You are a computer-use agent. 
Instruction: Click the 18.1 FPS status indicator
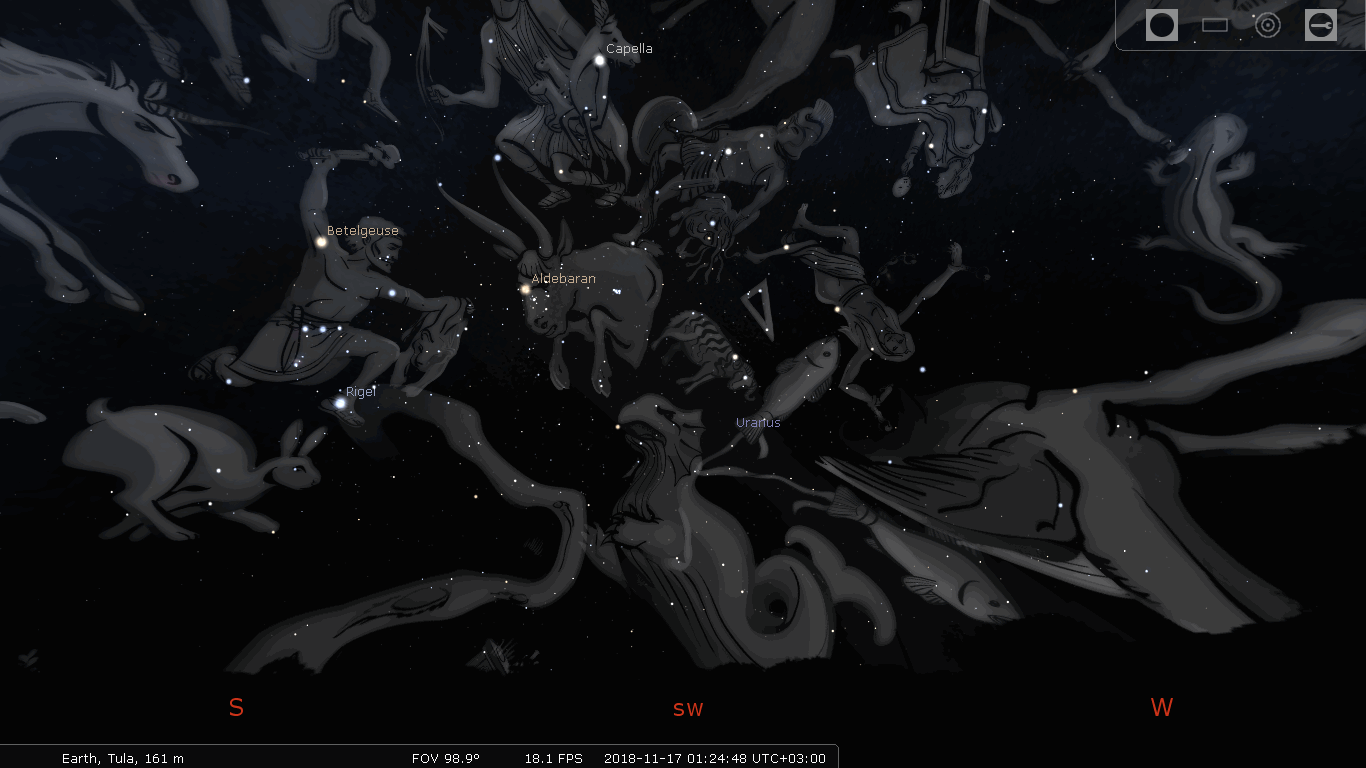coord(553,758)
